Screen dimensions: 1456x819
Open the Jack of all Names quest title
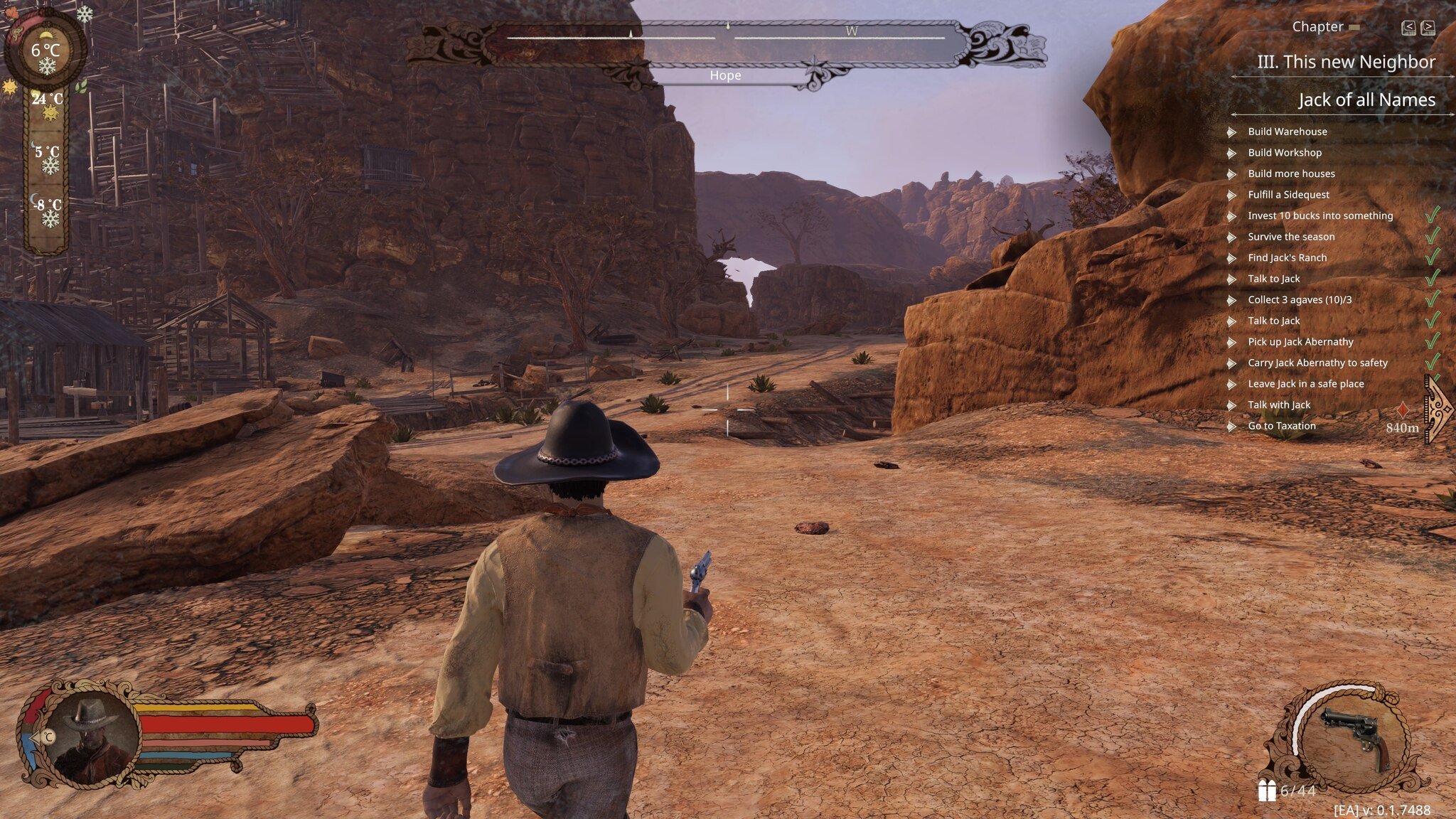click(1366, 100)
